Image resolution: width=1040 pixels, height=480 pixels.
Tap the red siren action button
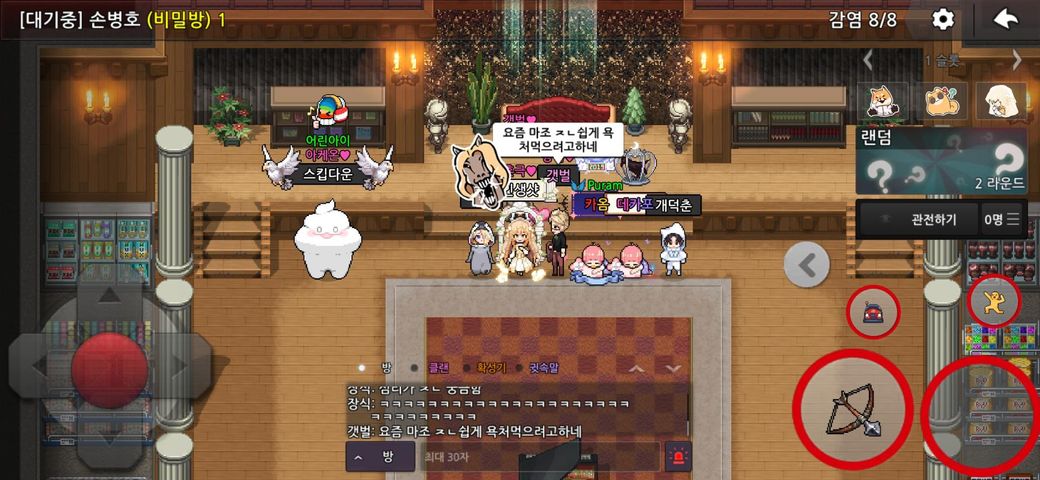[x=873, y=311]
